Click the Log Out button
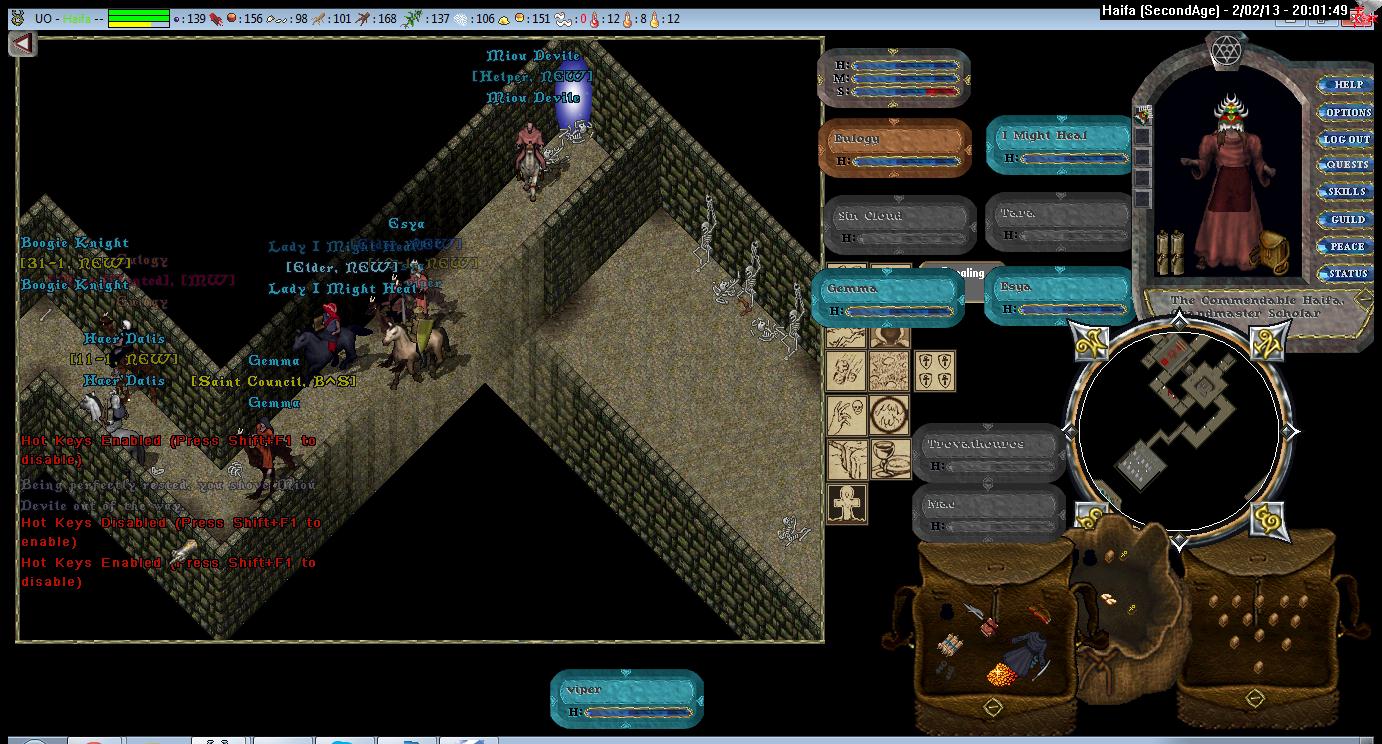 coord(1346,139)
